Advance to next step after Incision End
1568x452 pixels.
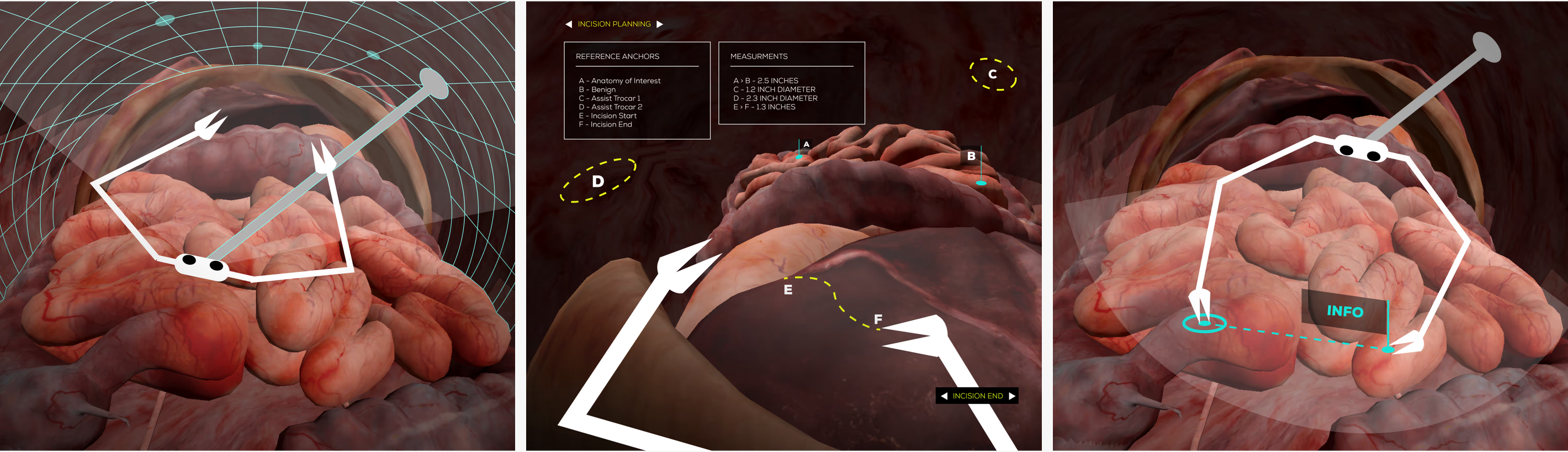[x=1011, y=396]
